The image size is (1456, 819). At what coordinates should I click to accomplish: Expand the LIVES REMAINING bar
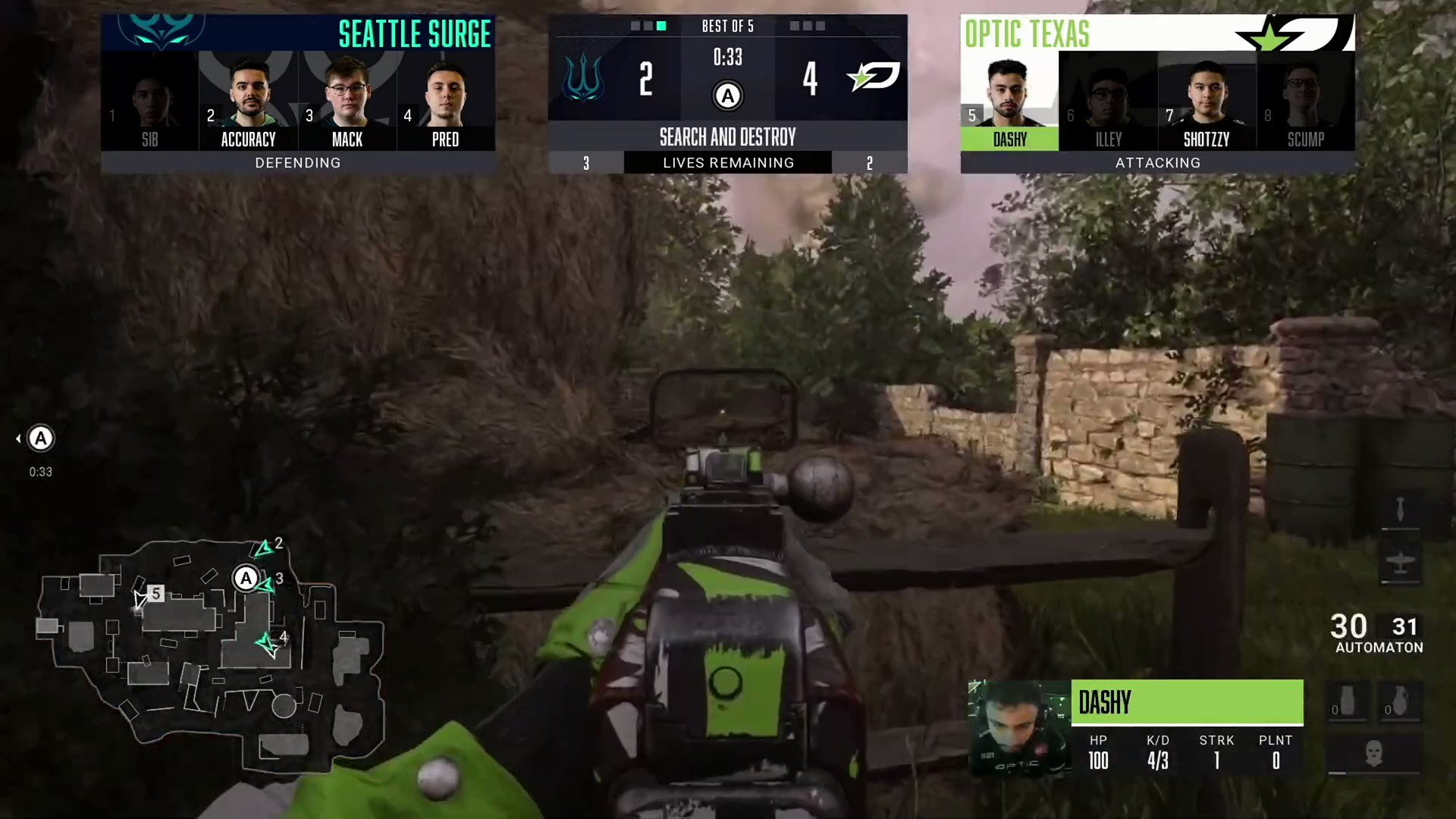click(727, 162)
